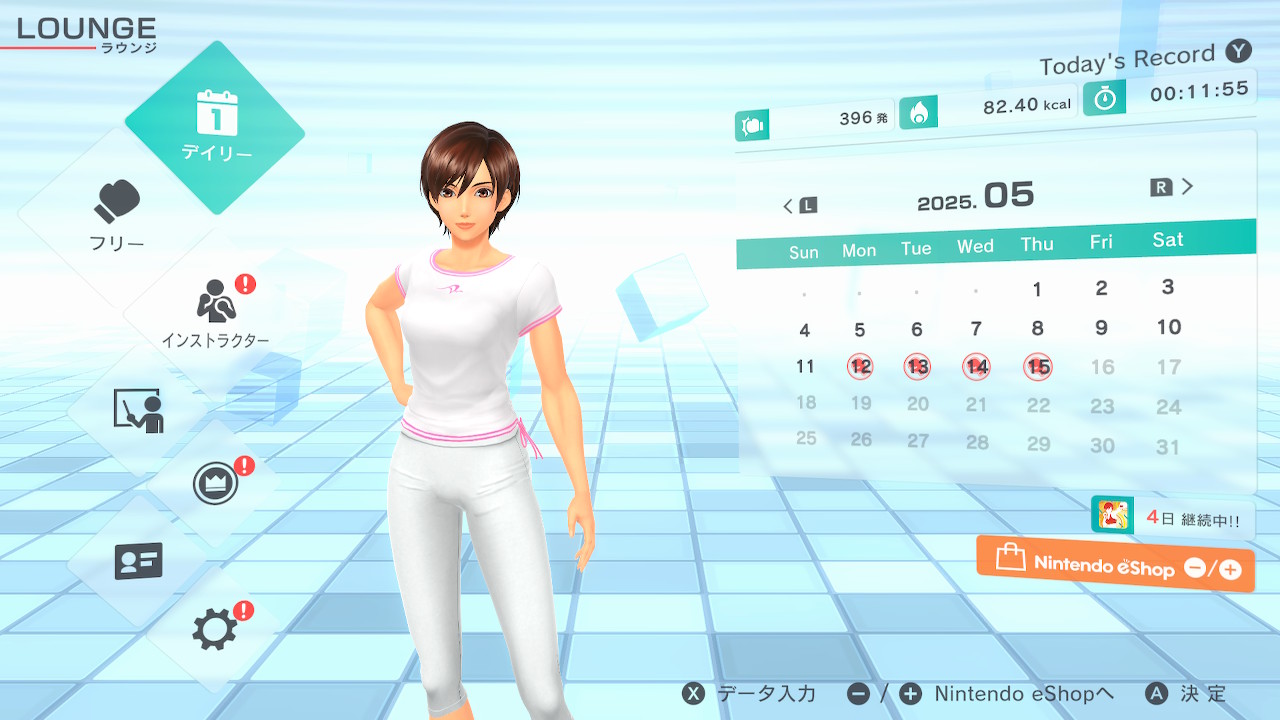Open the Daily (デイリー) workout menu
1280x720 pixels.
215,127
